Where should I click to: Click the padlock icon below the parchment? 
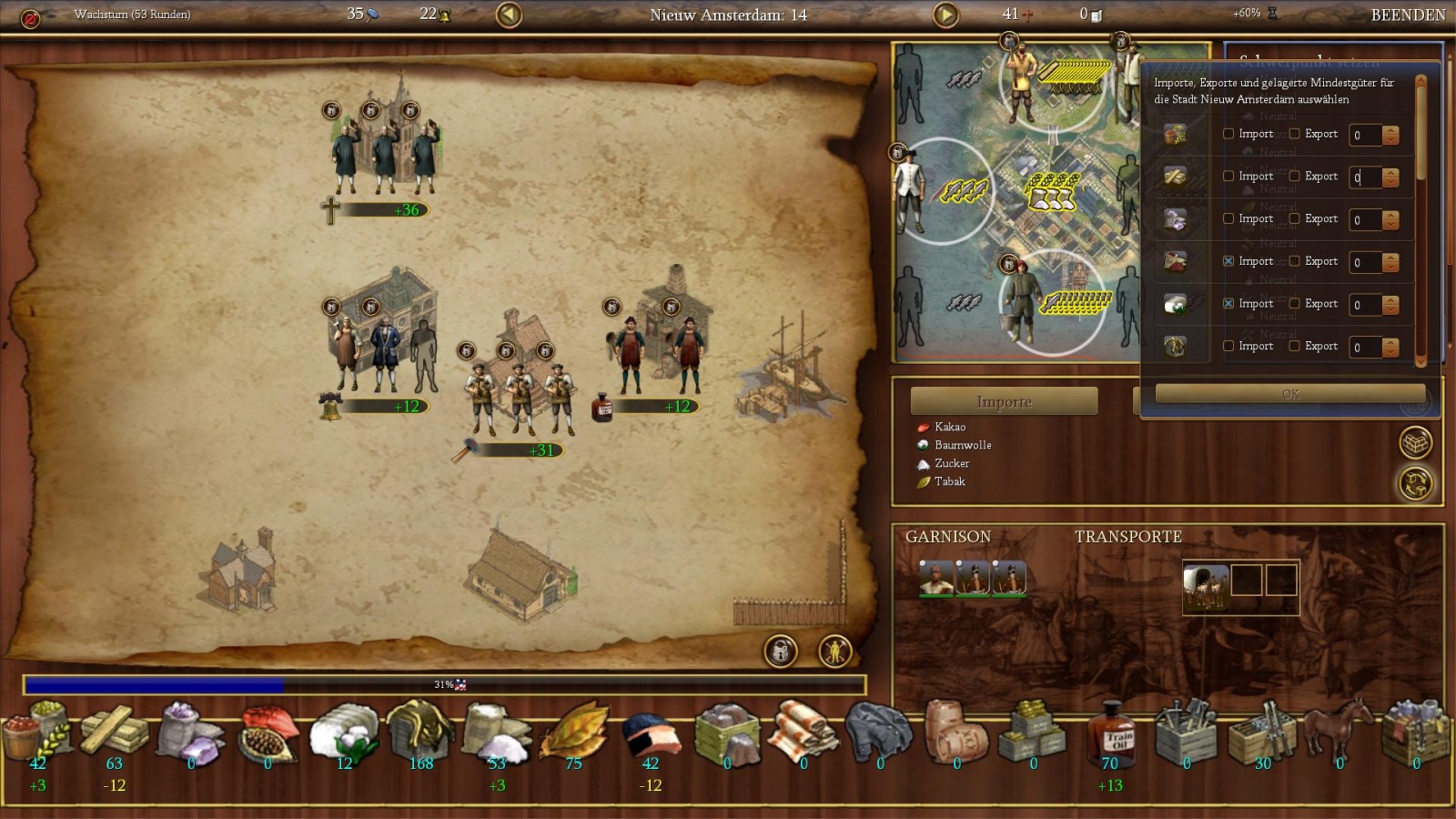[x=780, y=651]
